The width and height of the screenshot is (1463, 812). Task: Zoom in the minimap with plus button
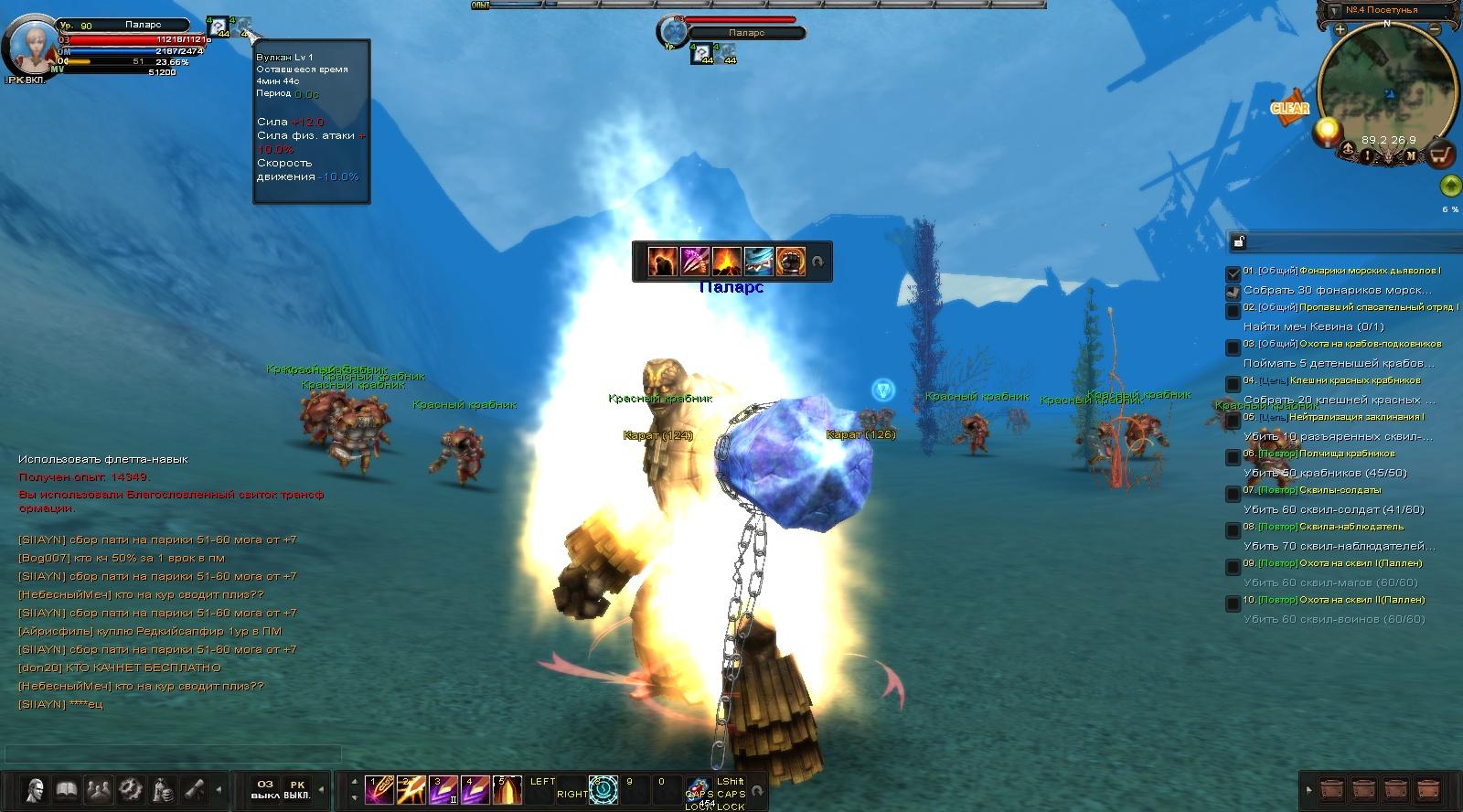click(x=1340, y=29)
